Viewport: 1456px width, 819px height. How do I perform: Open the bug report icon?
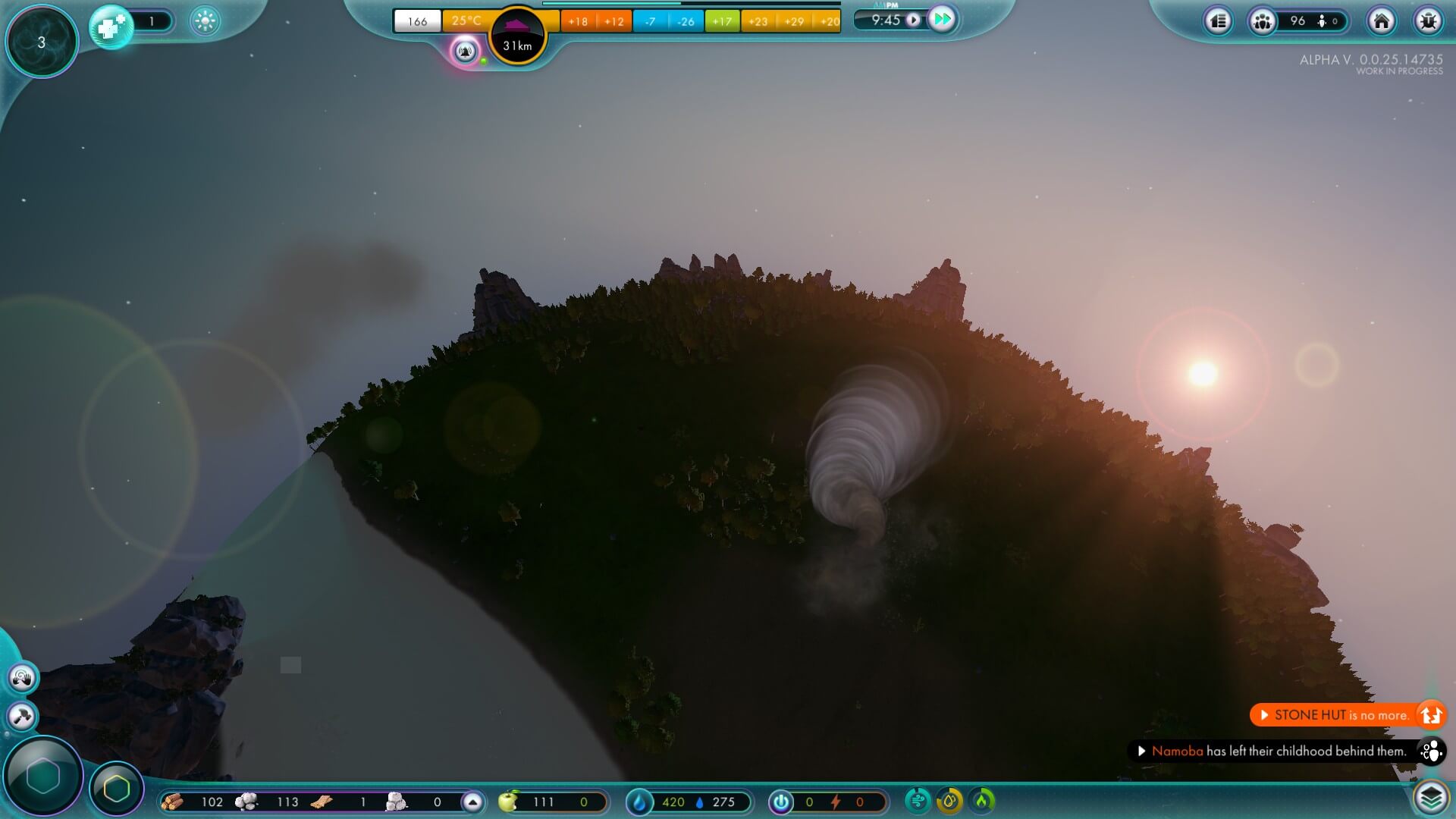tap(1428, 21)
